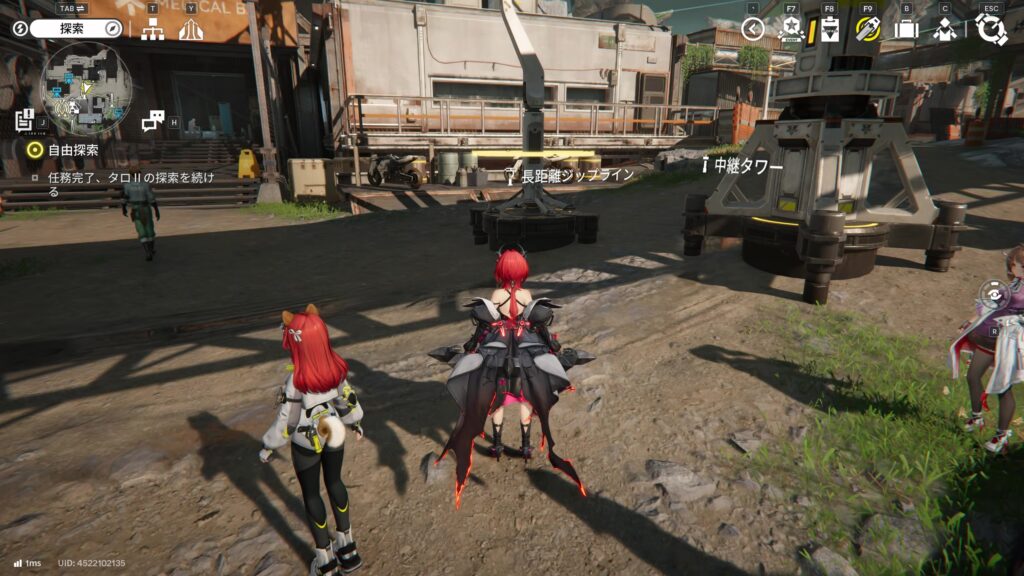Open the yellow-ringed ticket icon
1024x576 pixels.
pyautogui.click(x=868, y=29)
